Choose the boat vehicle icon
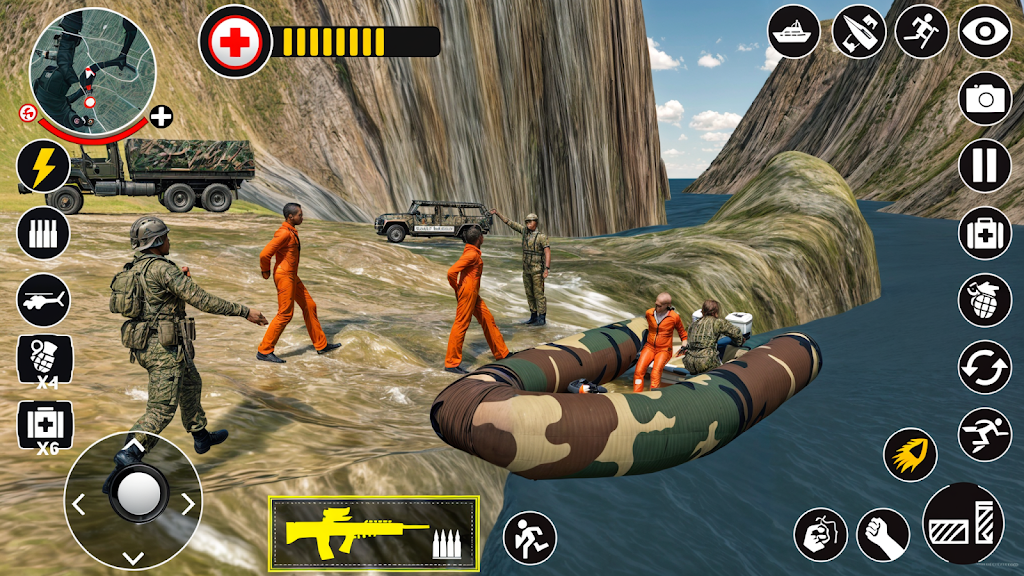 point(794,31)
